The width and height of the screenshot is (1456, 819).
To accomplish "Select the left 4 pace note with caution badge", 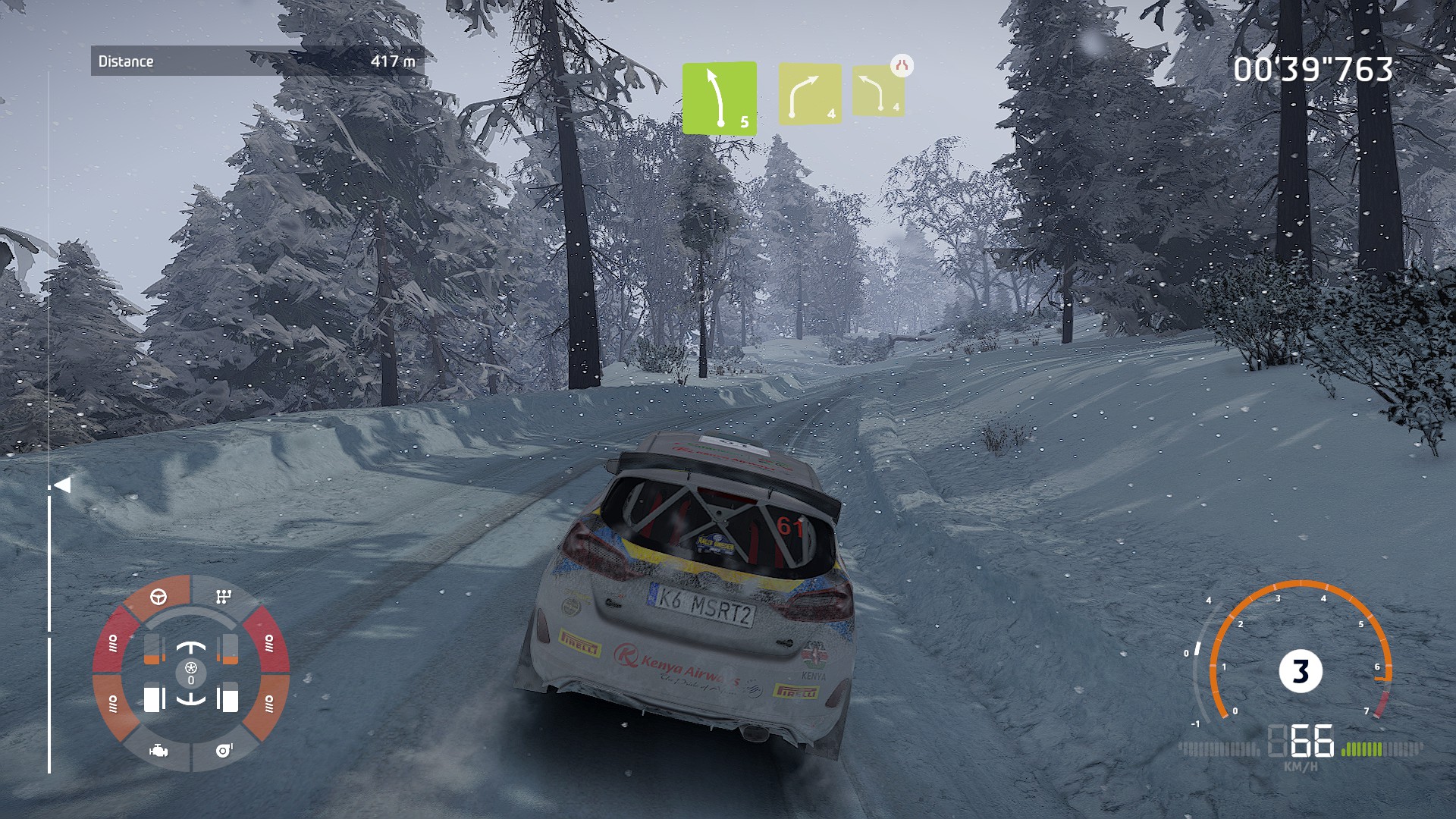I will 878,91.
